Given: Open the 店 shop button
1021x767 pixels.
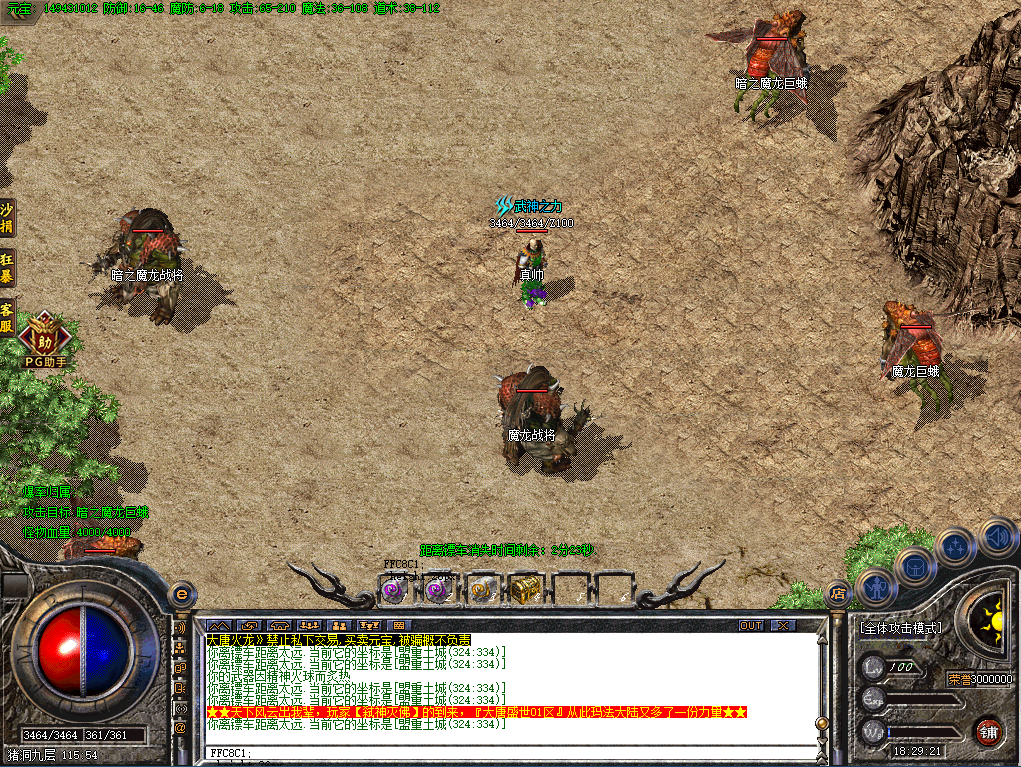Looking at the screenshot, I should 838,593.
